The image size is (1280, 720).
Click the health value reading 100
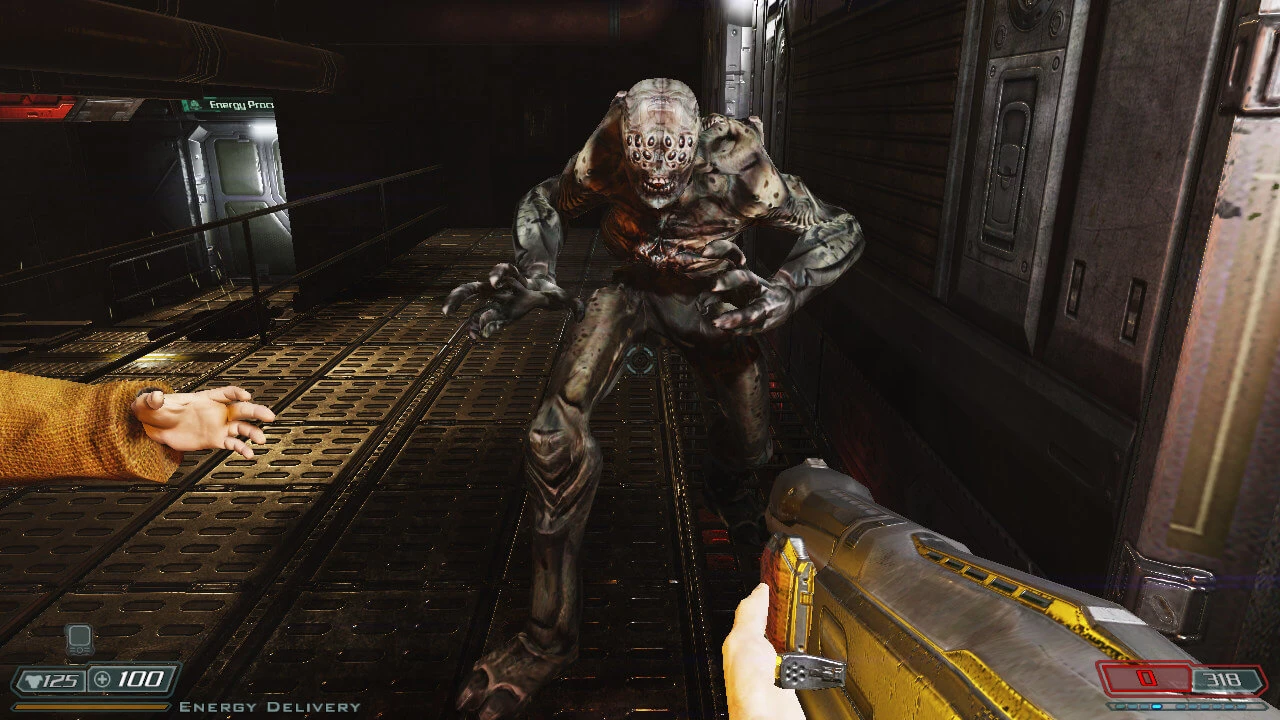tap(141, 678)
